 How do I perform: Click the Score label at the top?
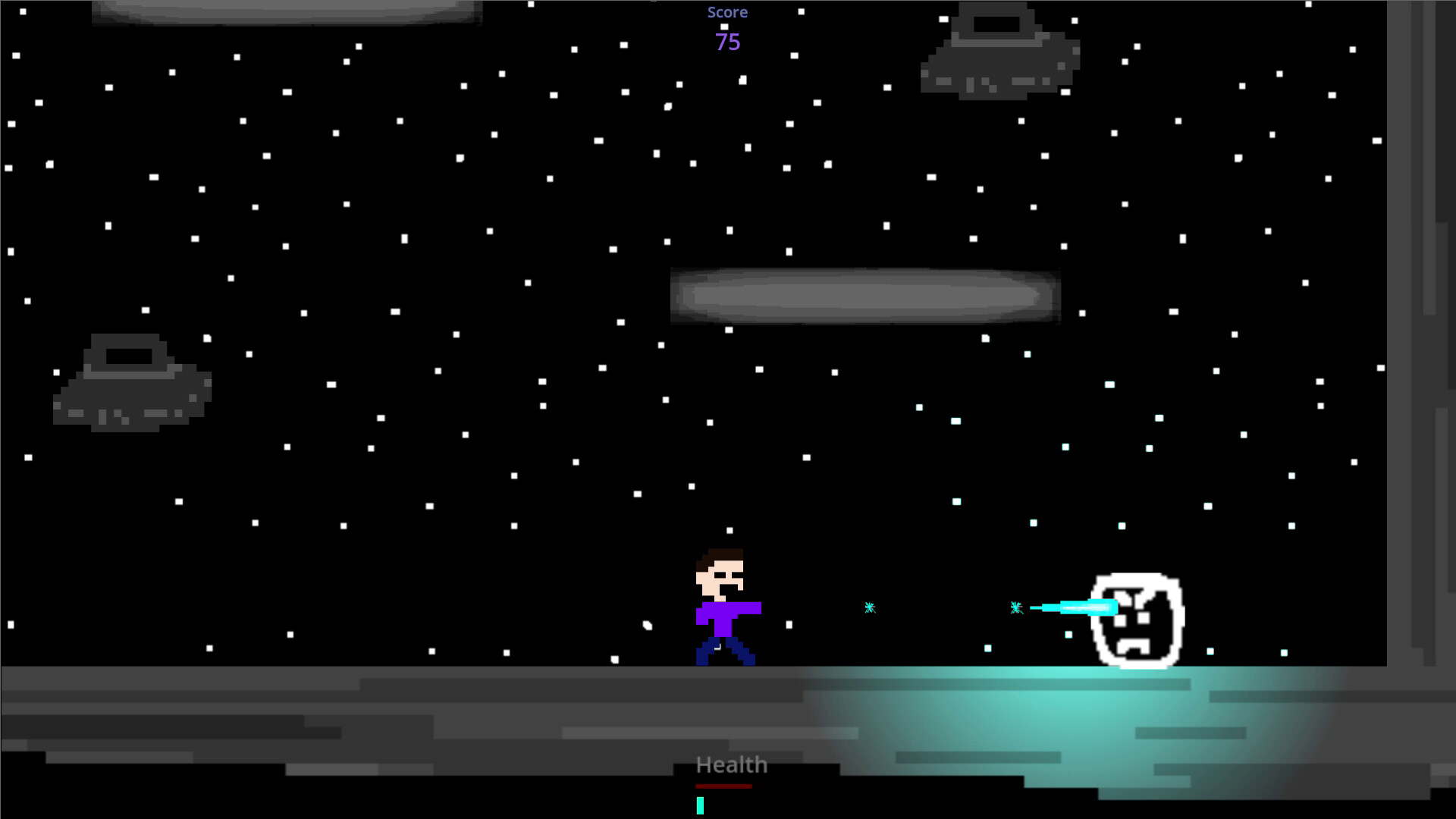727,12
